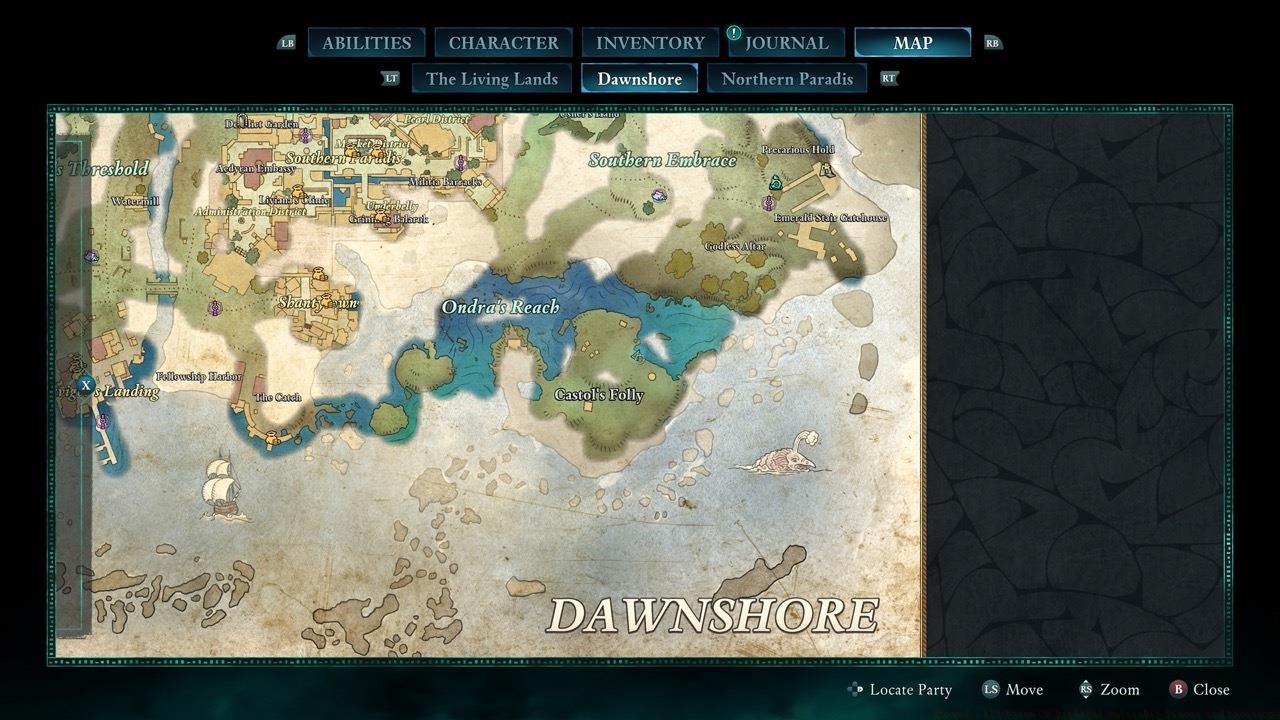Open the Northern Paradis map tab

787,78
